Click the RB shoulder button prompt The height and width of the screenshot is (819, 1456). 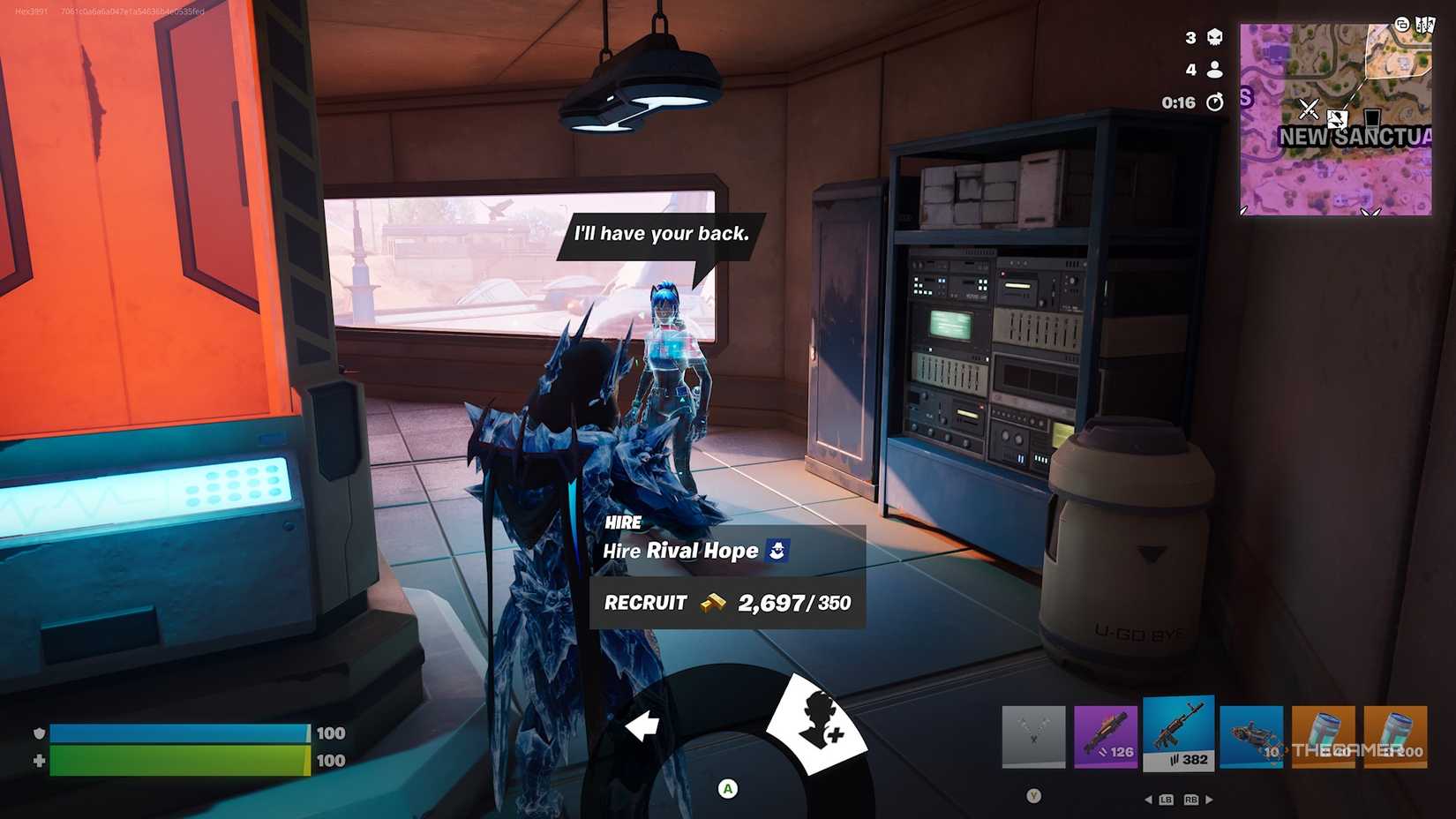[x=1191, y=800]
